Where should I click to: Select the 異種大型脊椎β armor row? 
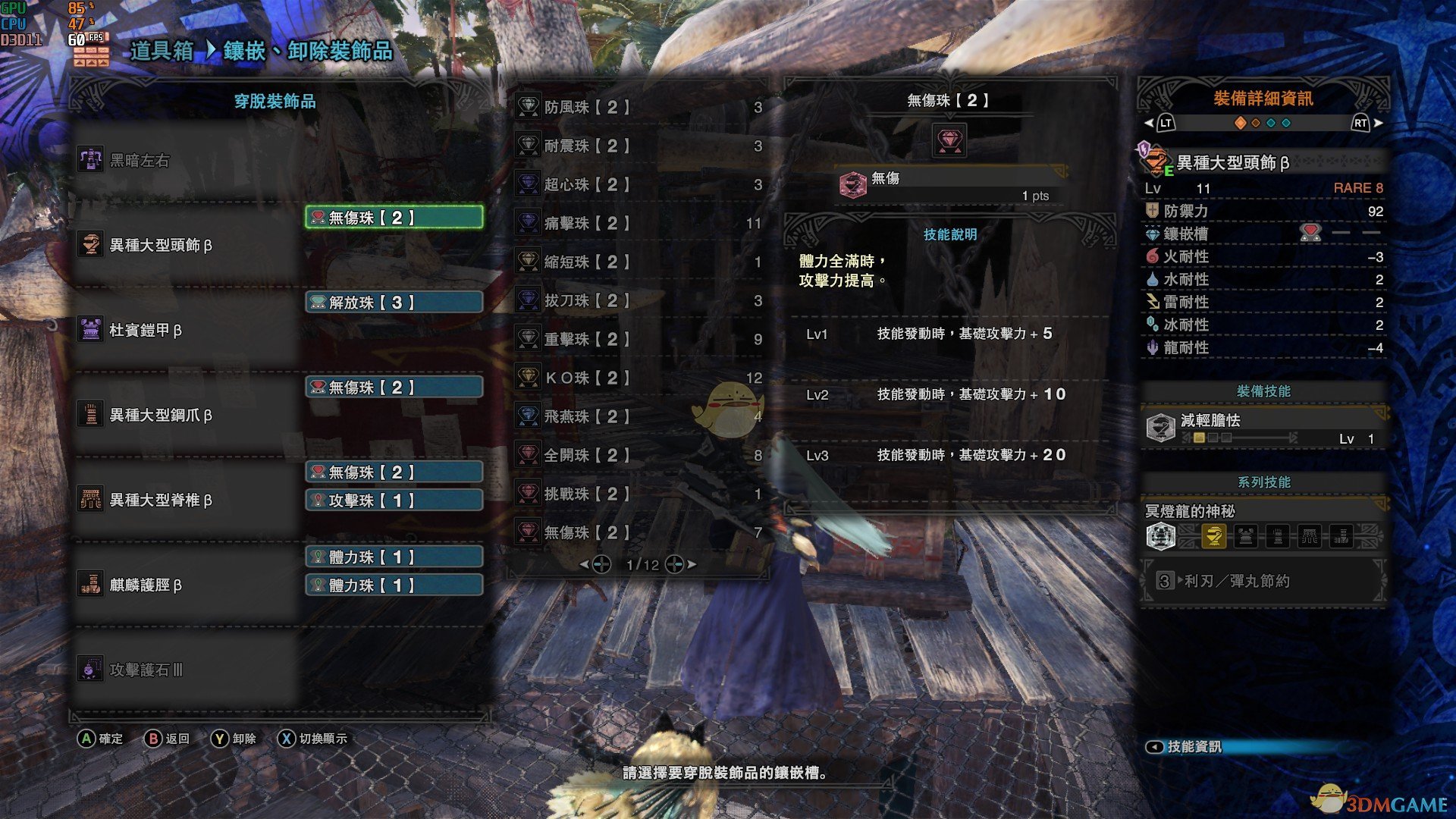[x=186, y=500]
